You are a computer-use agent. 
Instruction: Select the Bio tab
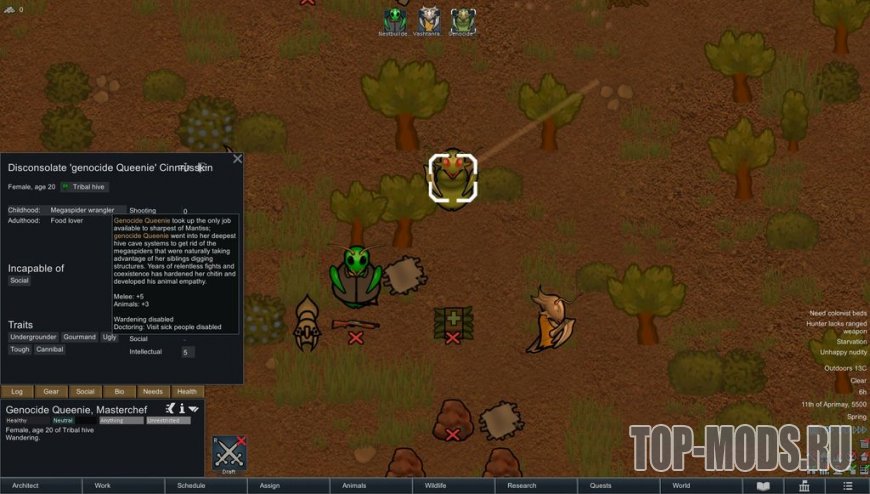click(x=119, y=392)
